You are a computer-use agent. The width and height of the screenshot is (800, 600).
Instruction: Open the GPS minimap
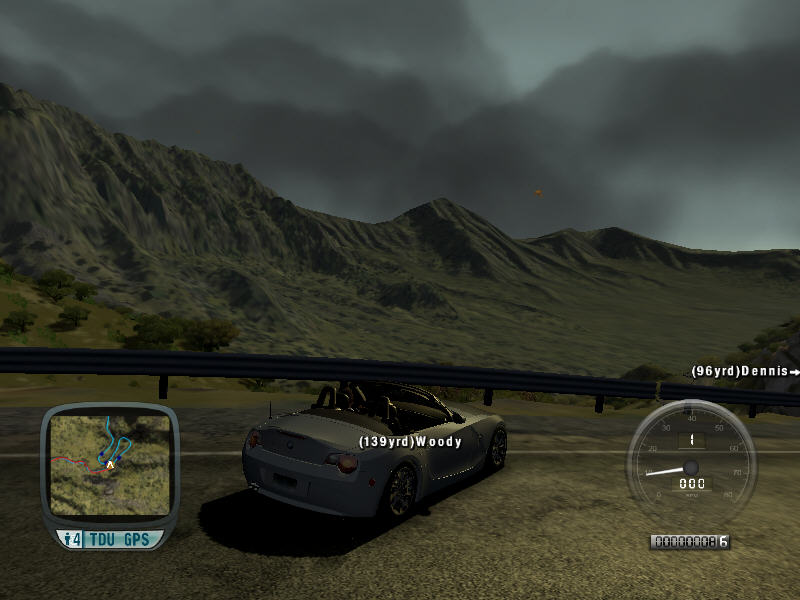[x=109, y=459]
